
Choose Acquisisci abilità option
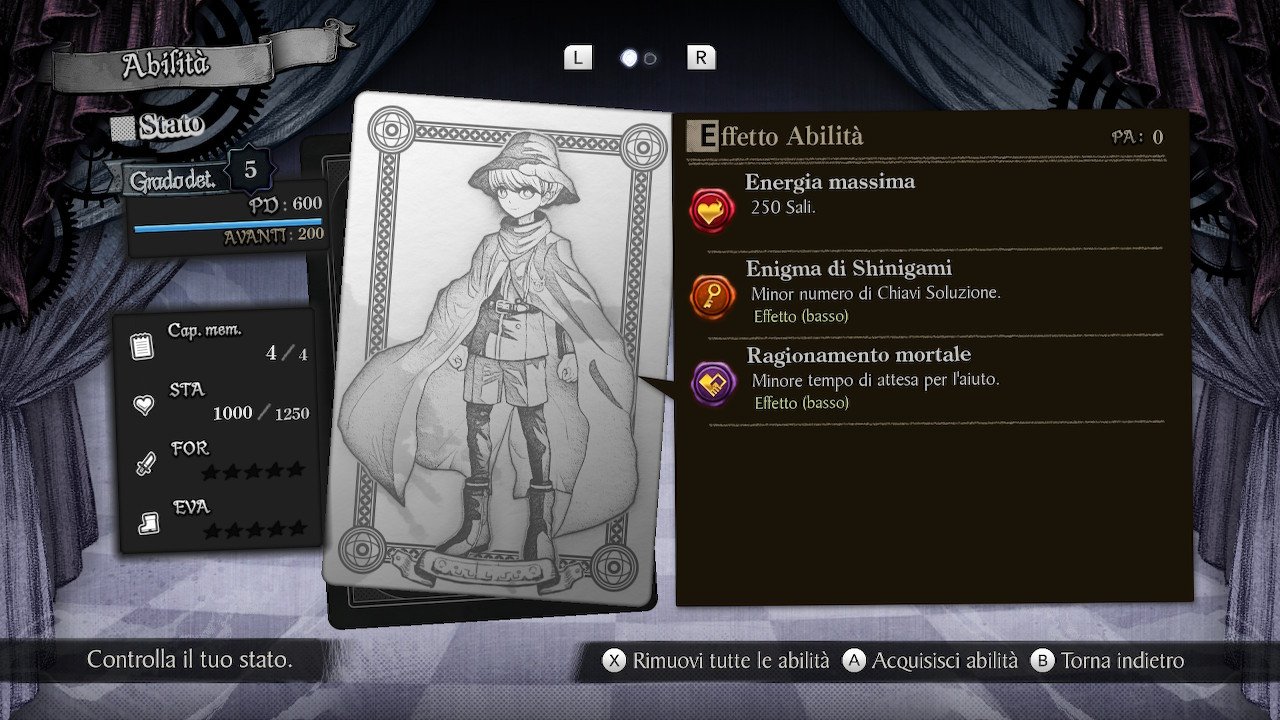(931, 661)
